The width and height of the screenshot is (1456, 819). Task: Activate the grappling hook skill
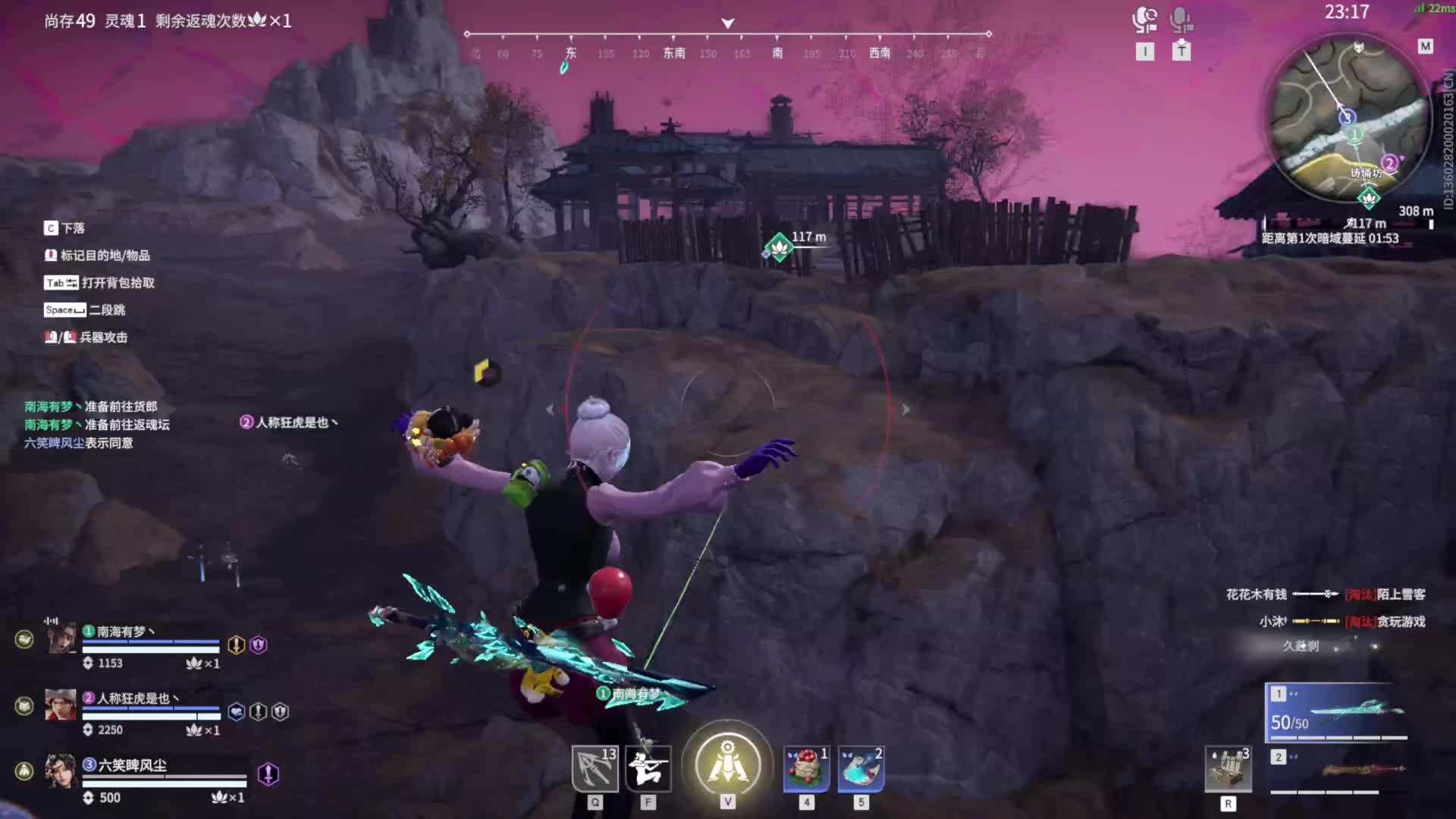[x=595, y=768]
